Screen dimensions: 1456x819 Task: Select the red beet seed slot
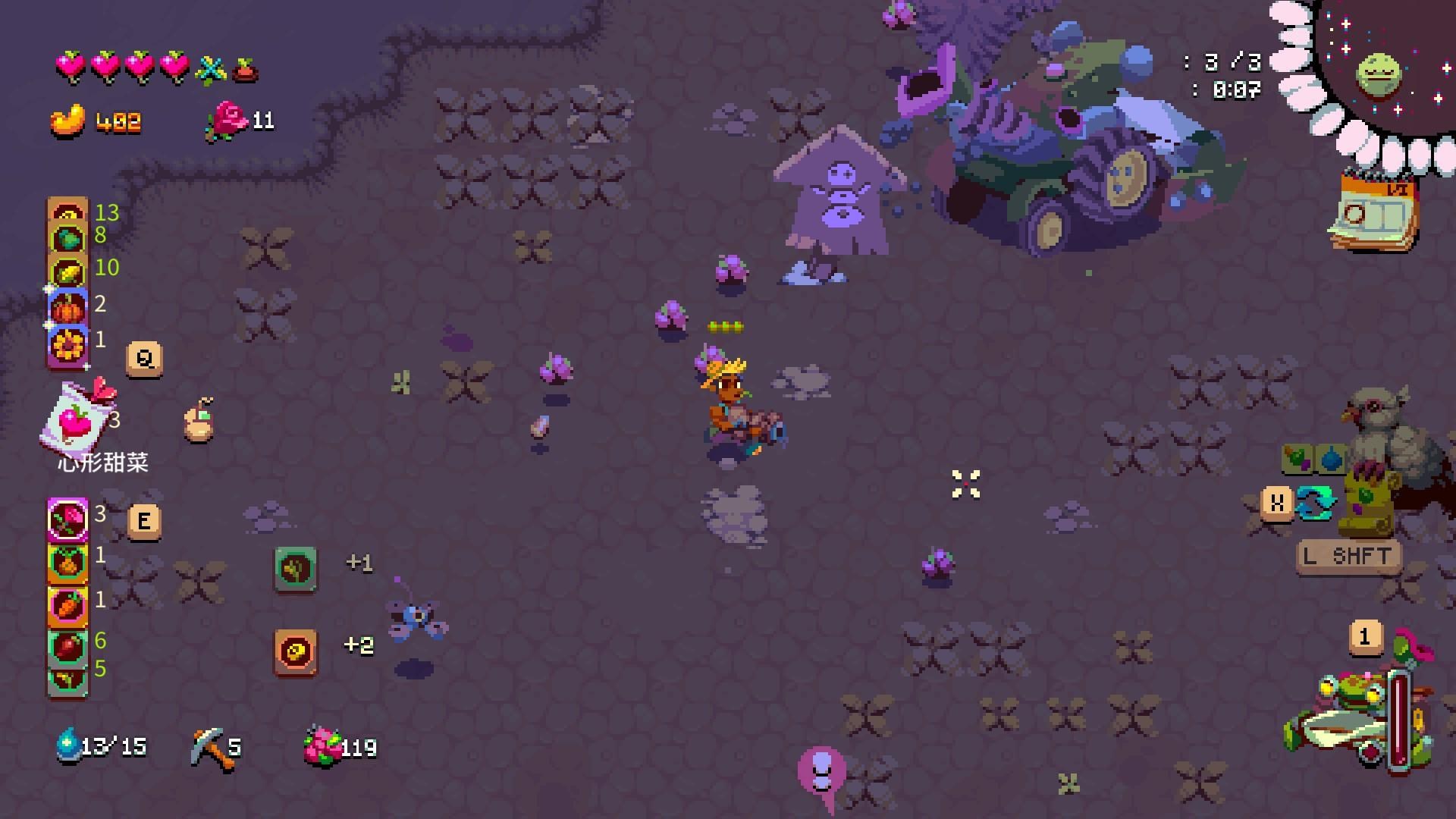(67, 646)
